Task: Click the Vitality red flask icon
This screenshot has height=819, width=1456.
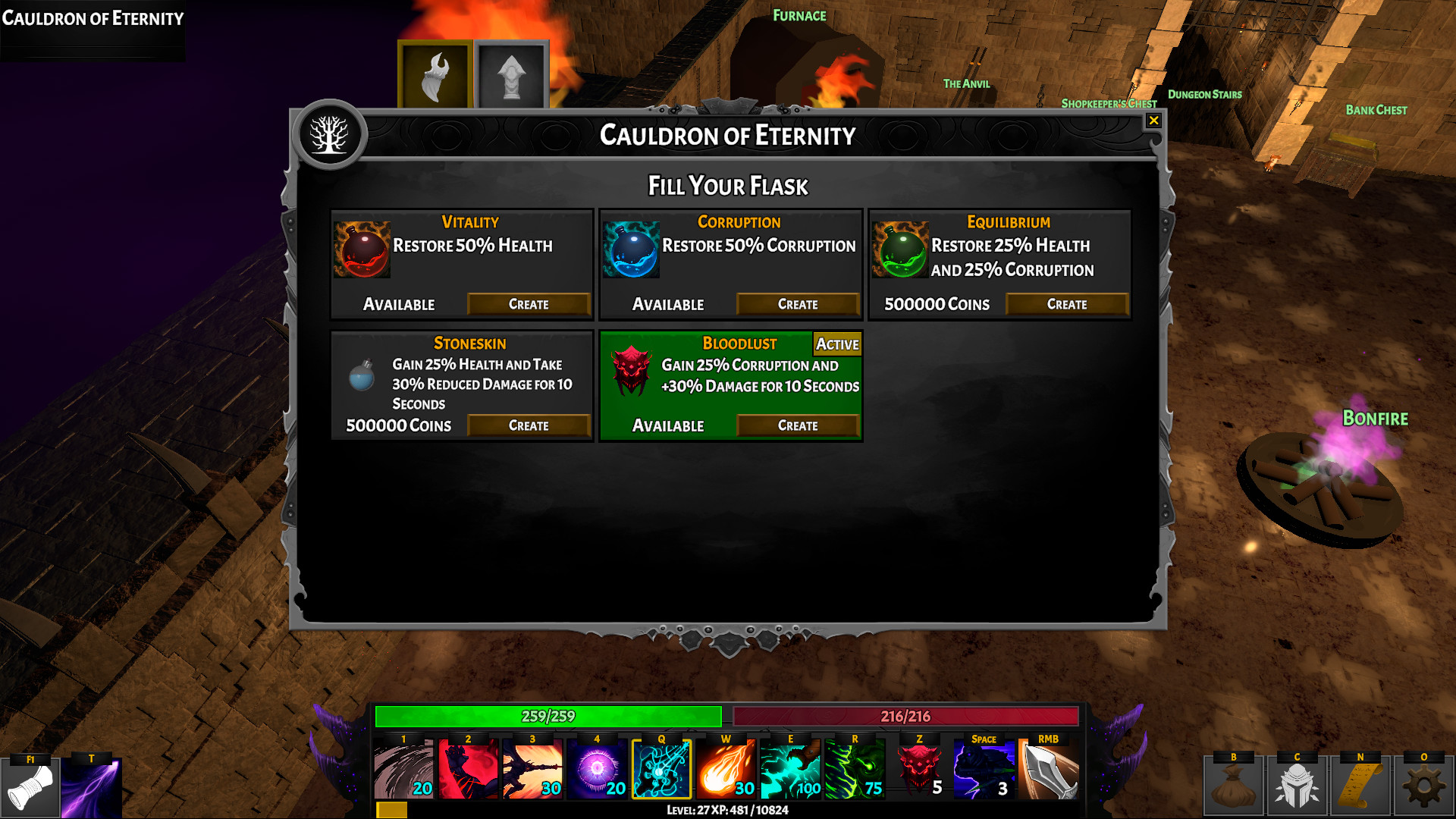Action: [362, 249]
